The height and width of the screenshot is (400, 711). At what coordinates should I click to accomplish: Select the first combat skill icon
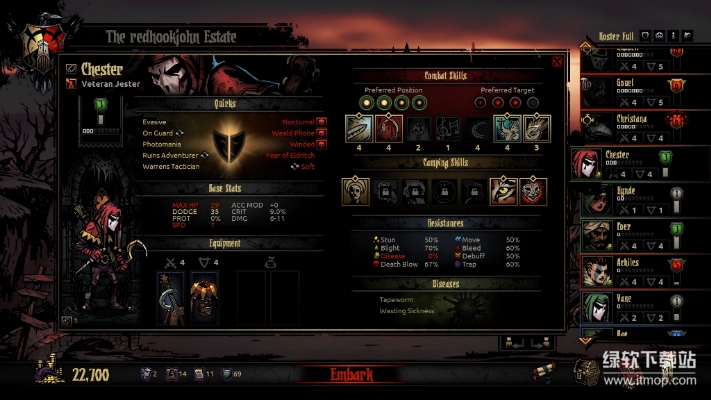click(359, 129)
